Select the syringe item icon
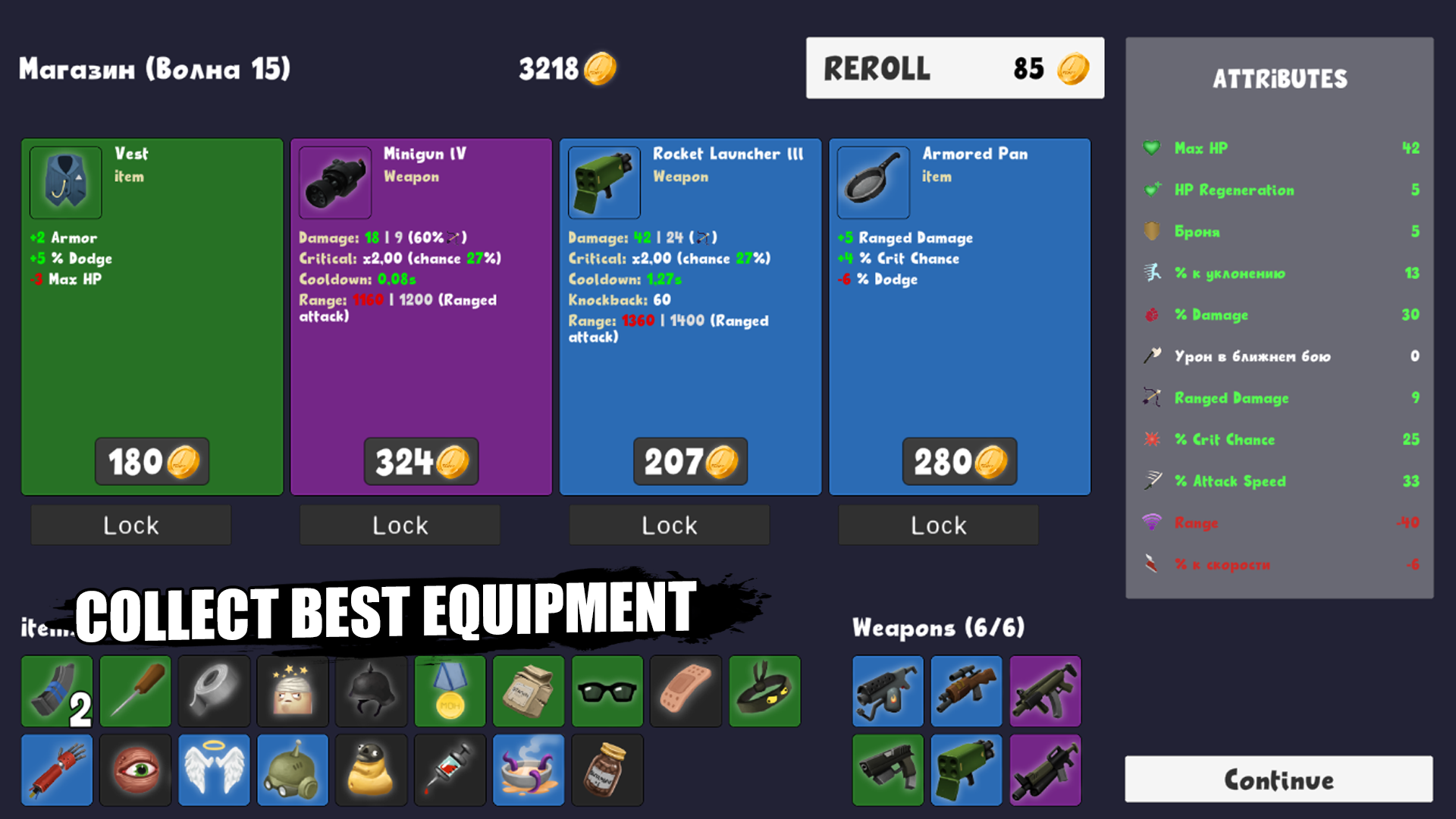Viewport: 1456px width, 819px height. tap(450, 770)
